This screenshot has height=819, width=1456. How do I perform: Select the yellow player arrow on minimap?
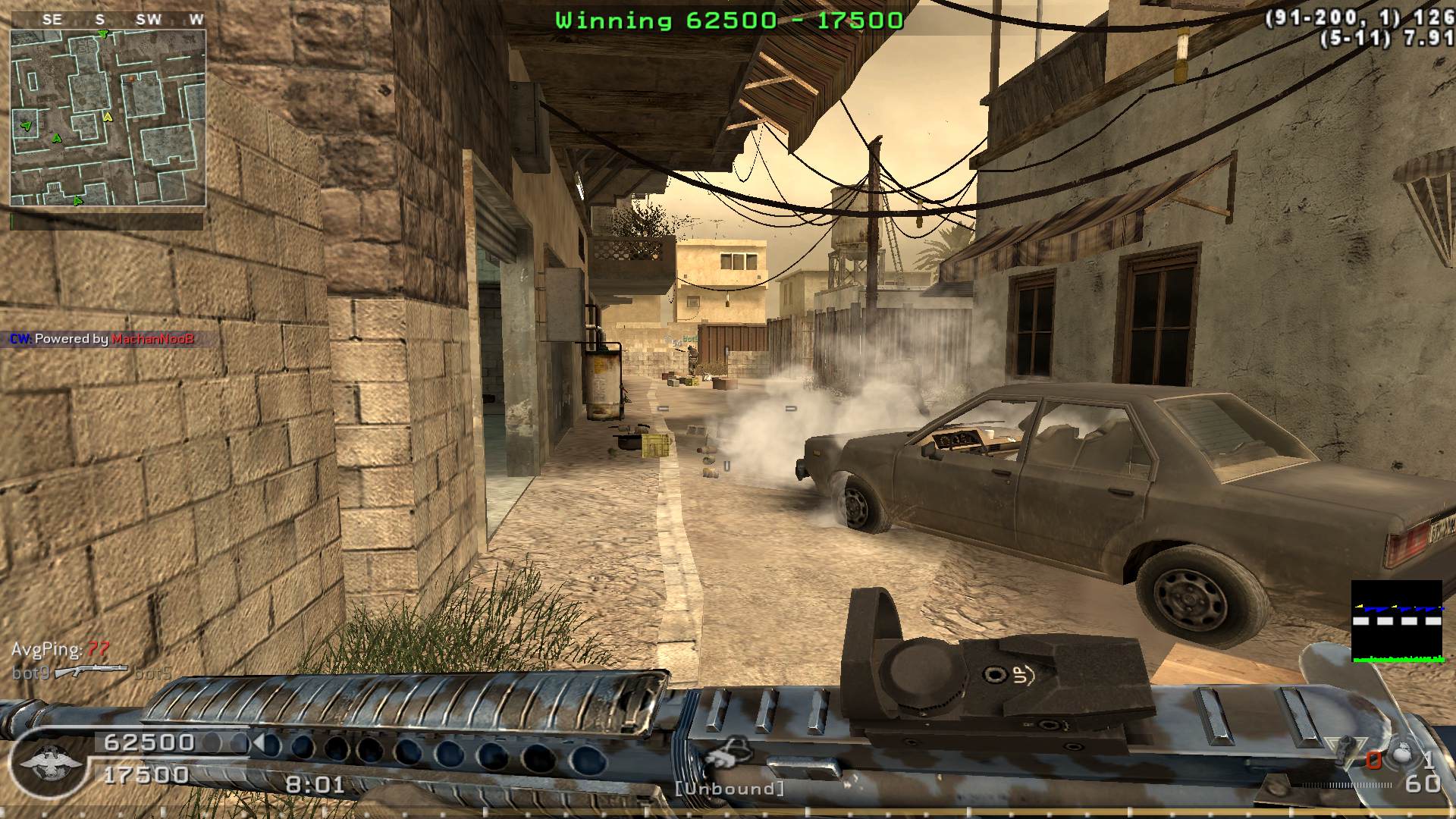click(x=108, y=117)
